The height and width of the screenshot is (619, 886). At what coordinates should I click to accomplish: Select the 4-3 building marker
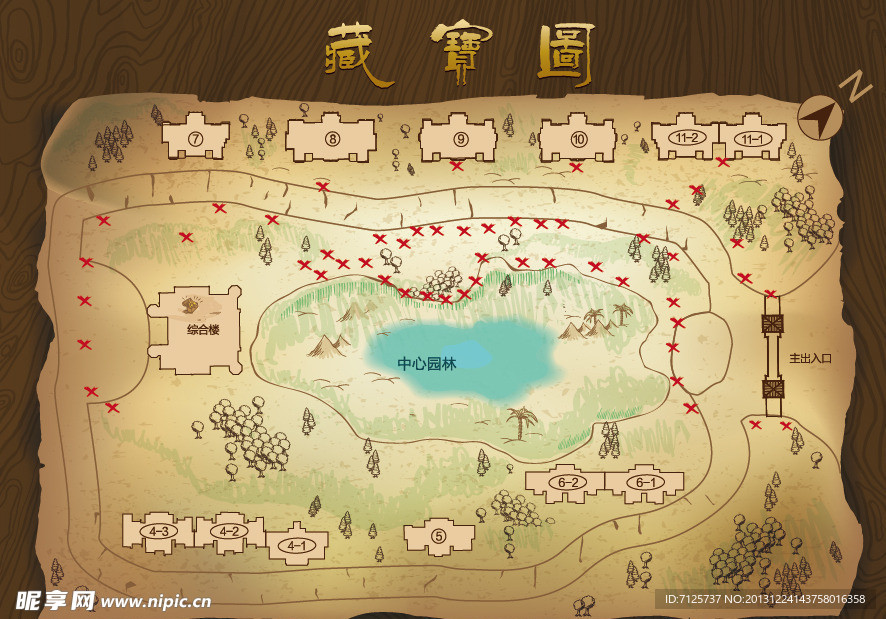click(158, 531)
